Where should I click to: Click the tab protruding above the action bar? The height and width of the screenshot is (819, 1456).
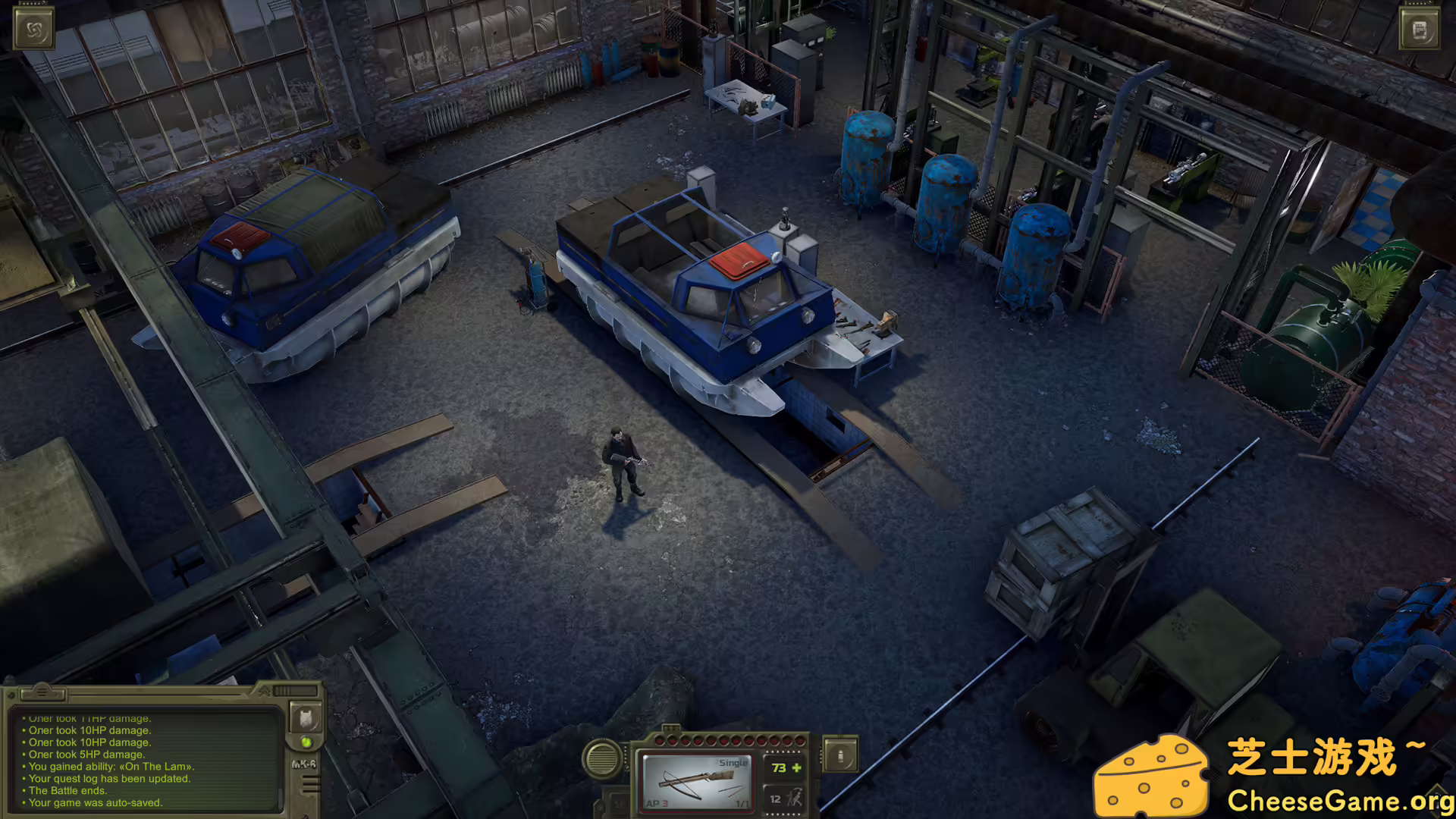pyautogui.click(x=672, y=726)
